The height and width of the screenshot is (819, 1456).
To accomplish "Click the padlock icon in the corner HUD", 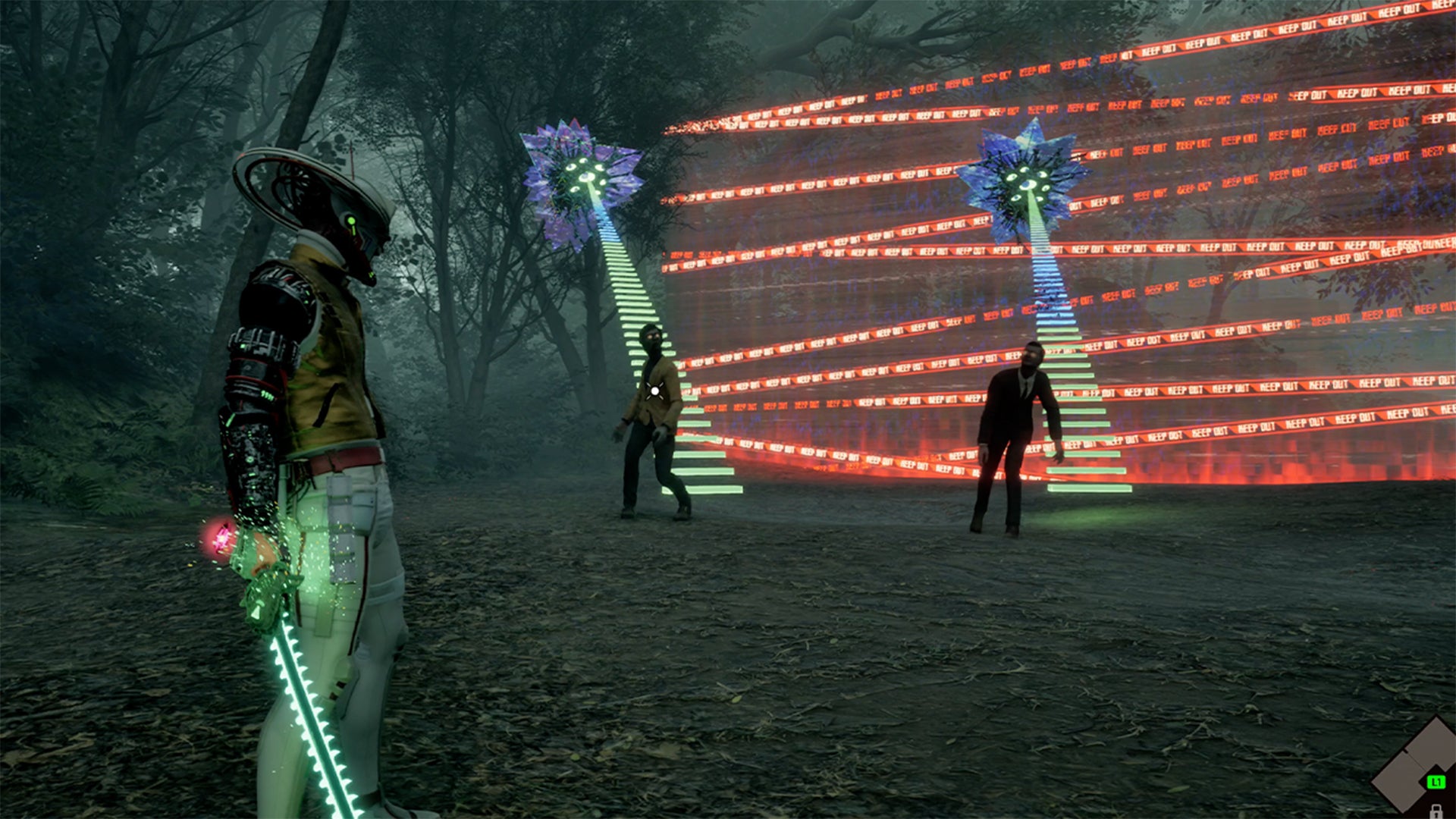I will pos(1436,811).
